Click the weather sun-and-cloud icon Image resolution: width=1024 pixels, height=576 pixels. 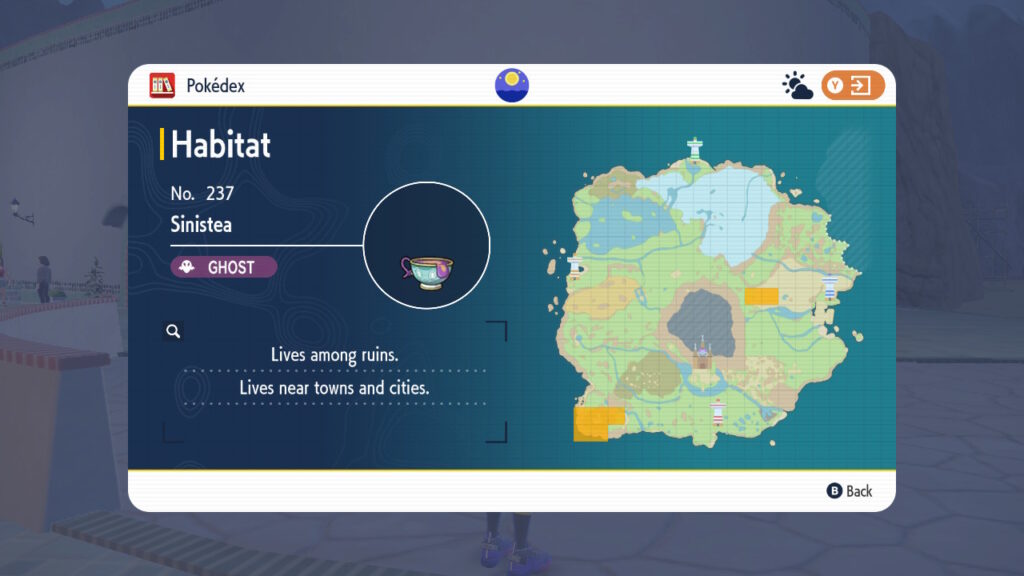pos(797,86)
